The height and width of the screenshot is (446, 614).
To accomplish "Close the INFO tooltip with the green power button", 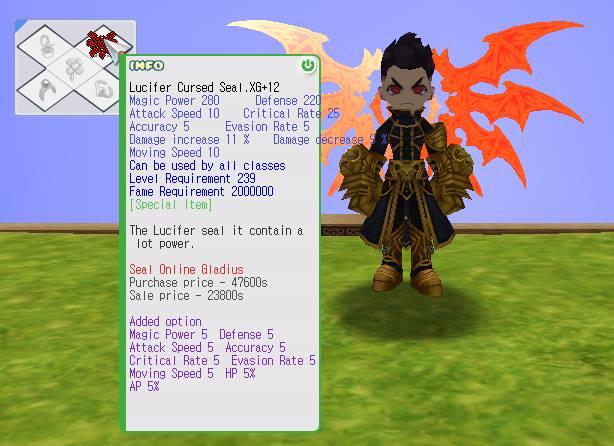I will pos(307,66).
